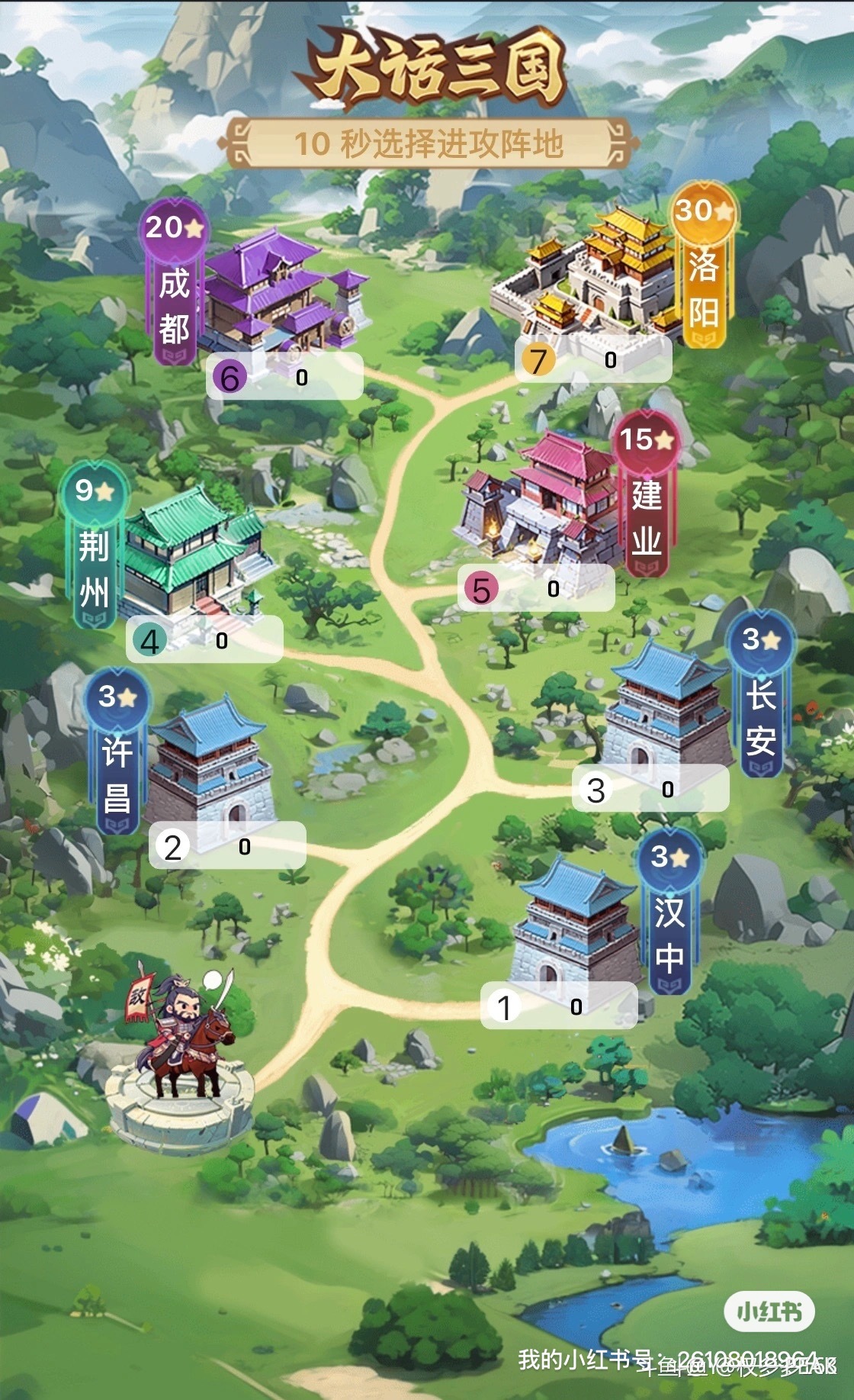Click the Xiaohongshu watermark logo

[769, 1311]
